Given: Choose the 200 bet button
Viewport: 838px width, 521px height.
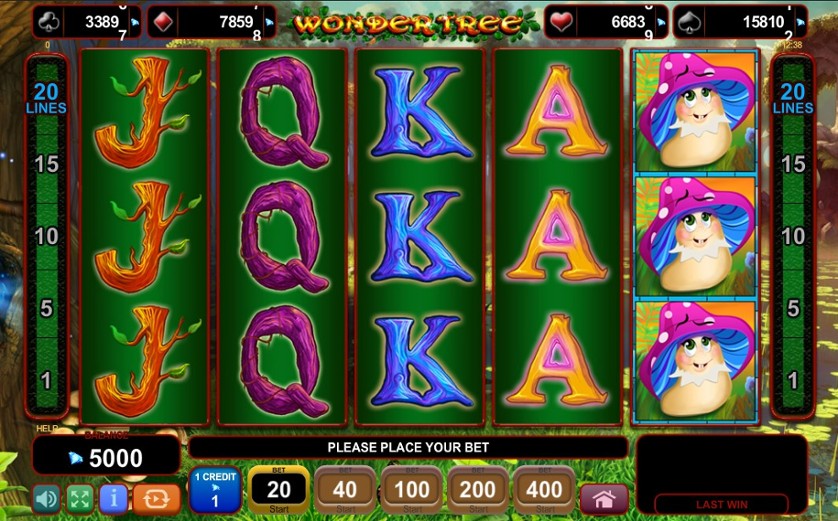Looking at the screenshot, I should click(477, 490).
